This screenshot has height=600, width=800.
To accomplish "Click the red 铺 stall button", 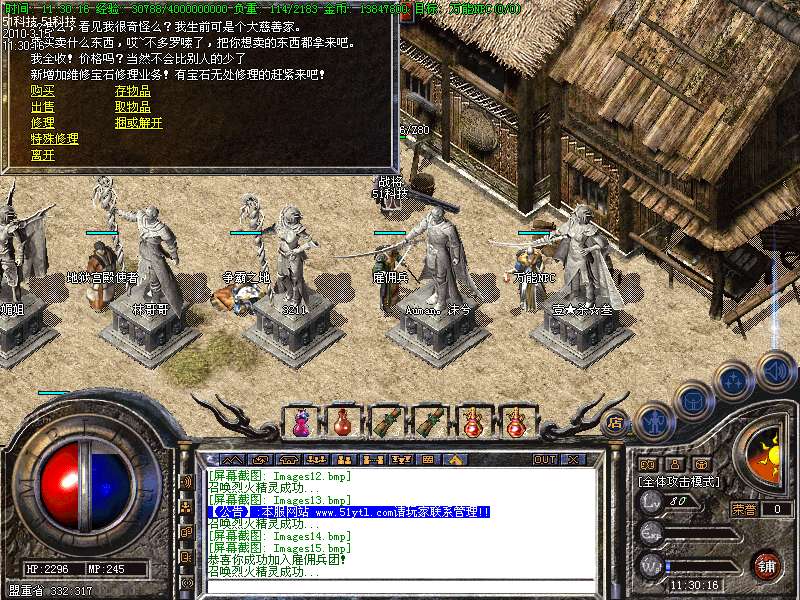I will point(766,565).
